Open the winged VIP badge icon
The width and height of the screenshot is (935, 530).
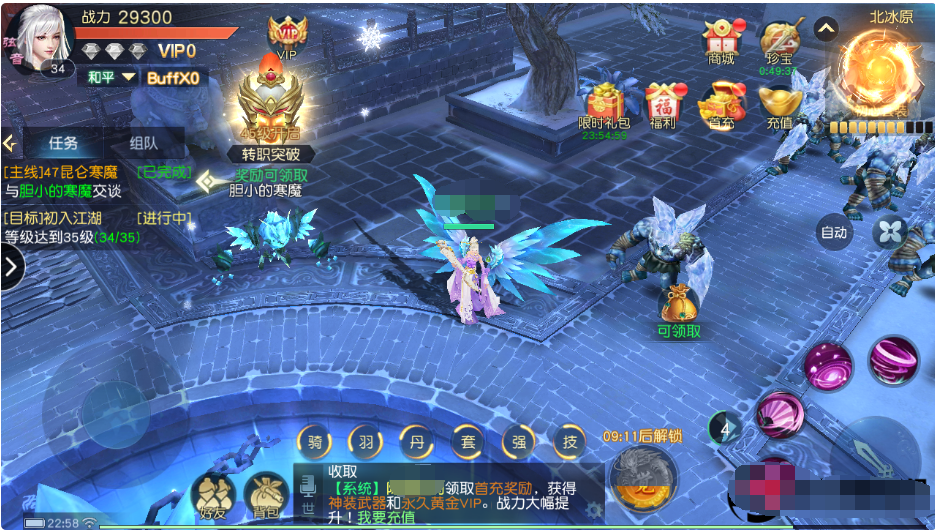pos(288,34)
